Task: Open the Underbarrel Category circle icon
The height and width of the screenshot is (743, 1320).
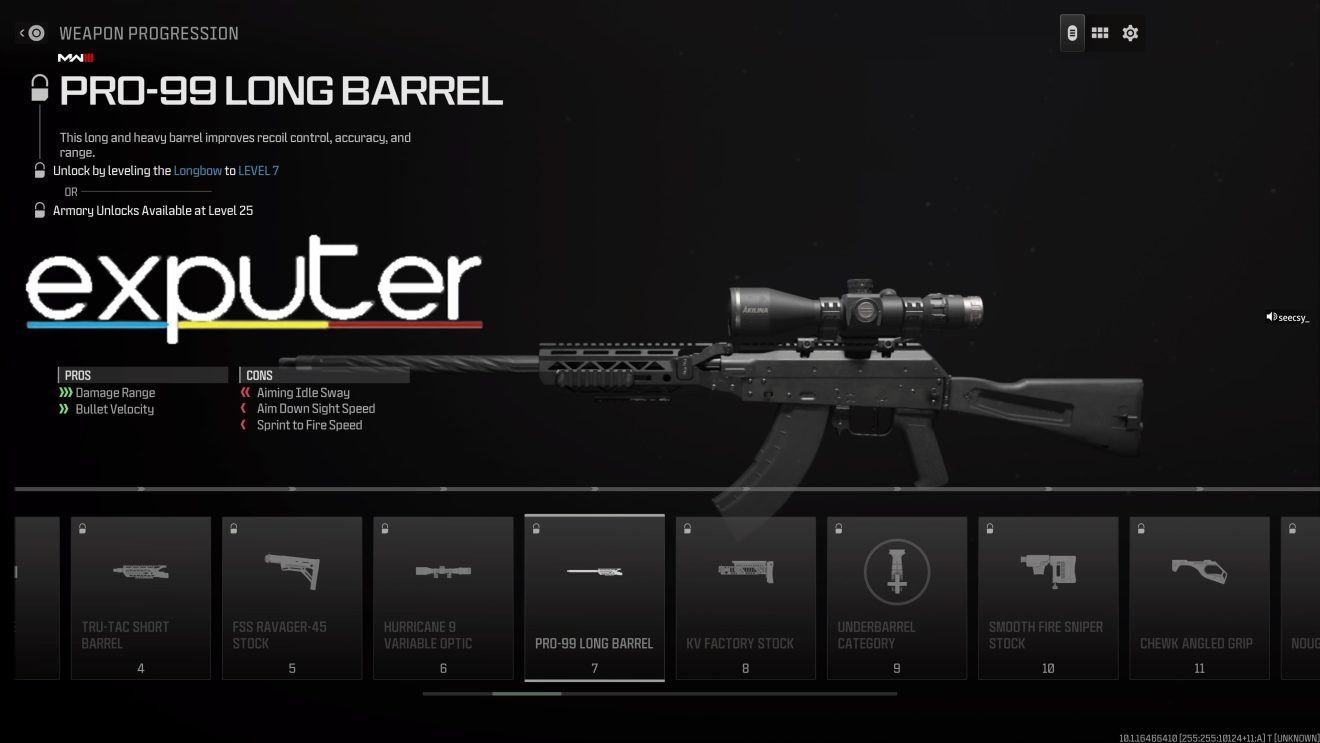Action: point(896,572)
